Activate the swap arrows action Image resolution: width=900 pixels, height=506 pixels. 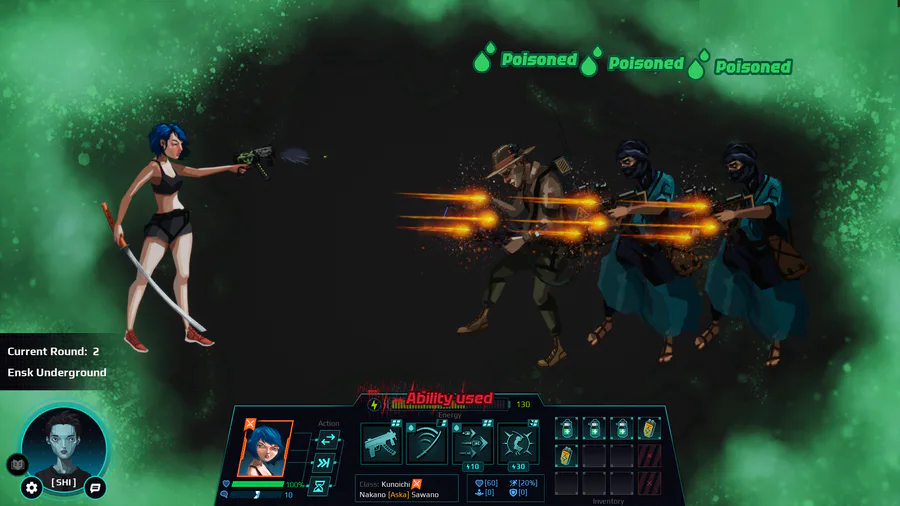tap(326, 440)
